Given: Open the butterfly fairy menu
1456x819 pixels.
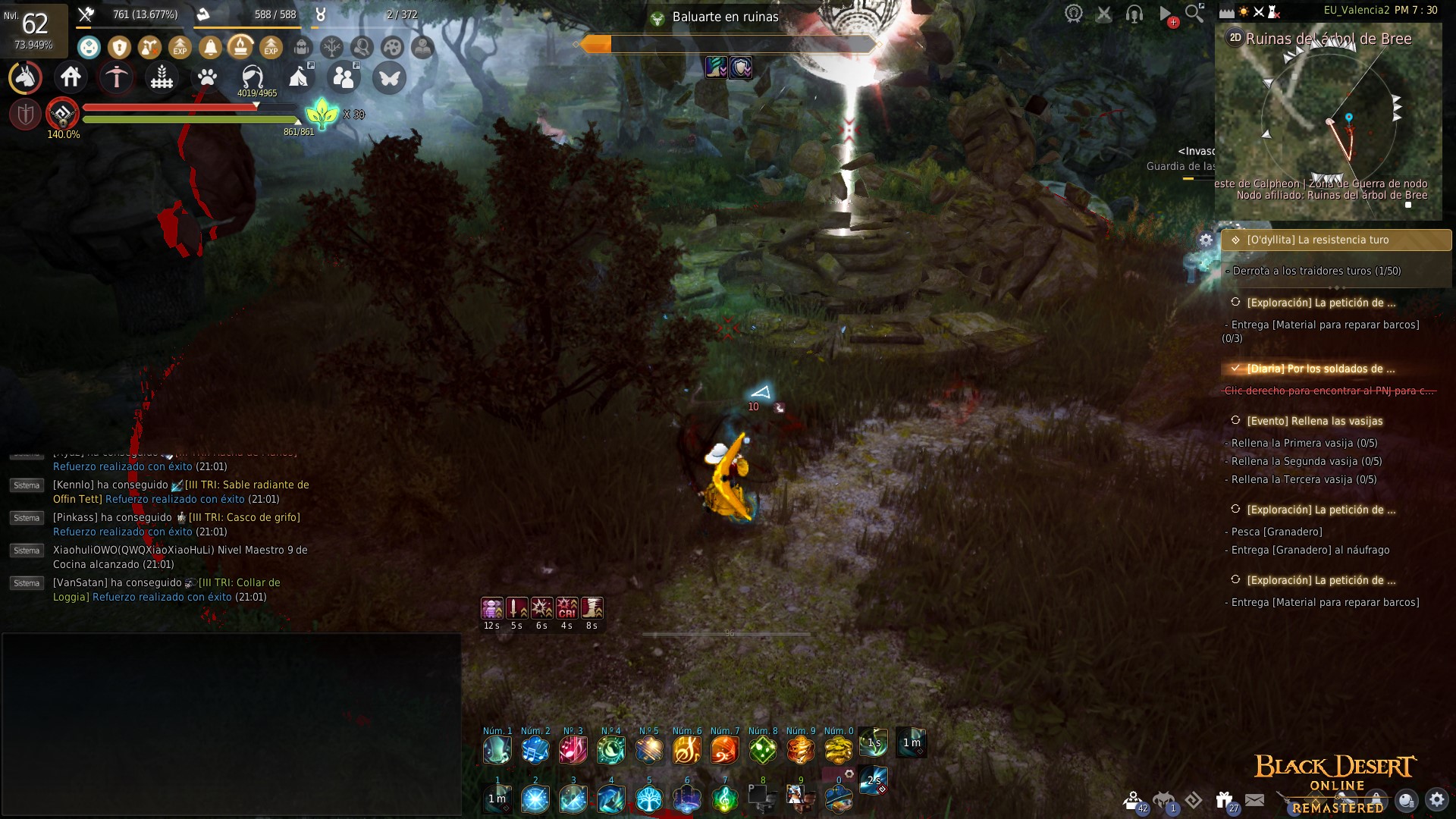Looking at the screenshot, I should [x=388, y=76].
